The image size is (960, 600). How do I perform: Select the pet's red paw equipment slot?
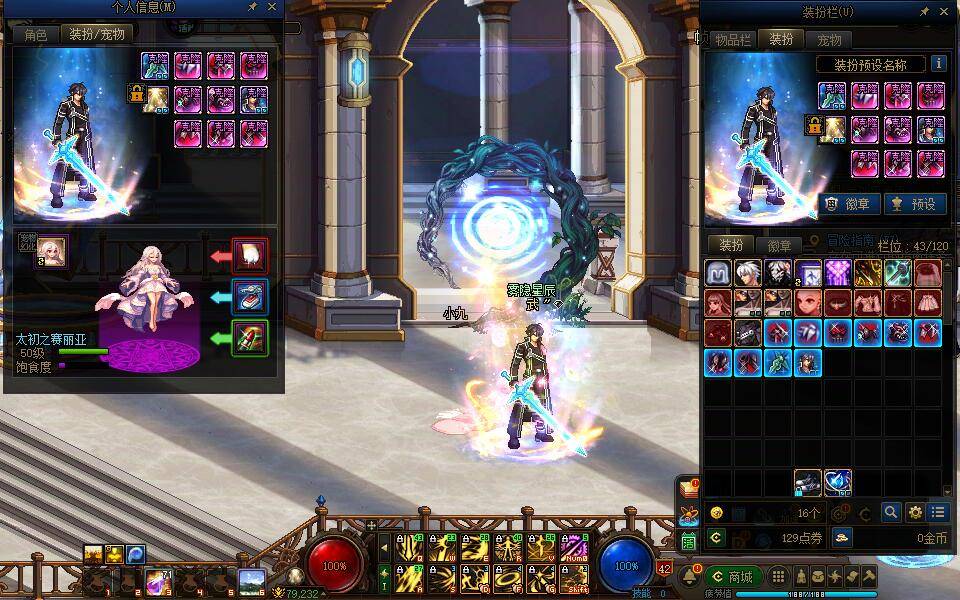pyautogui.click(x=250, y=255)
